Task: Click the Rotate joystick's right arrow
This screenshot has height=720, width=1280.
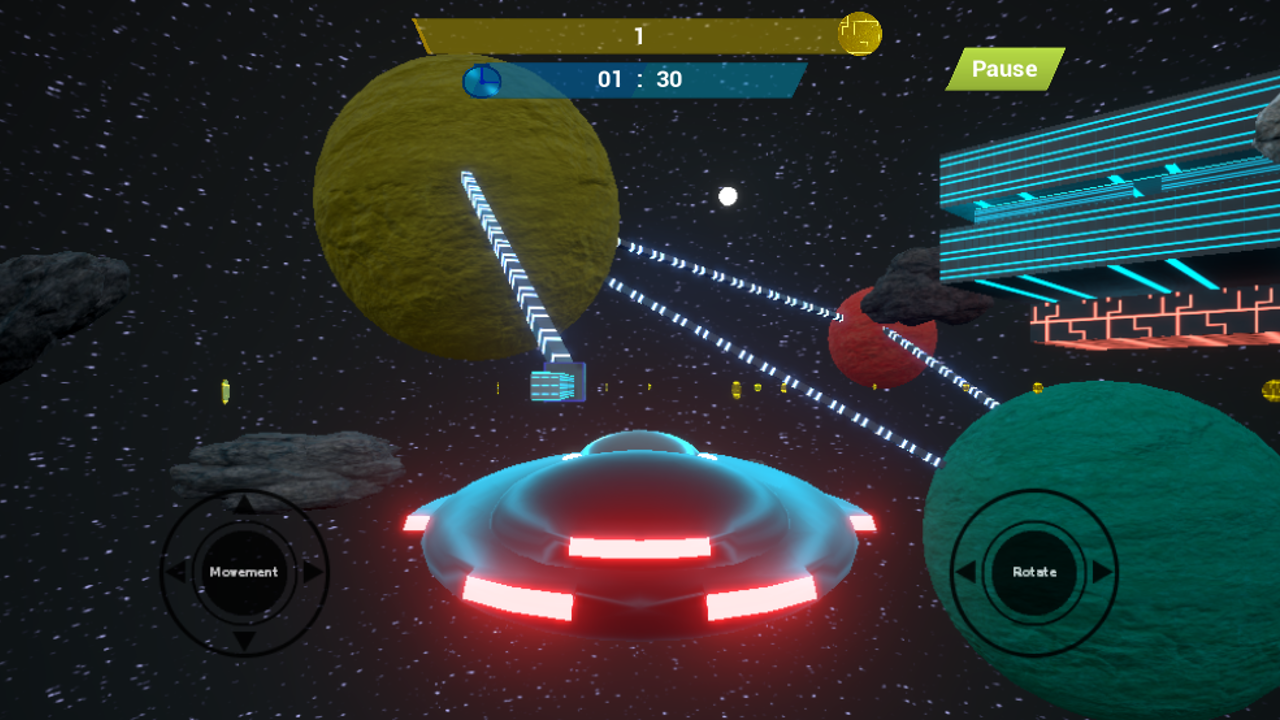Action: (1102, 572)
